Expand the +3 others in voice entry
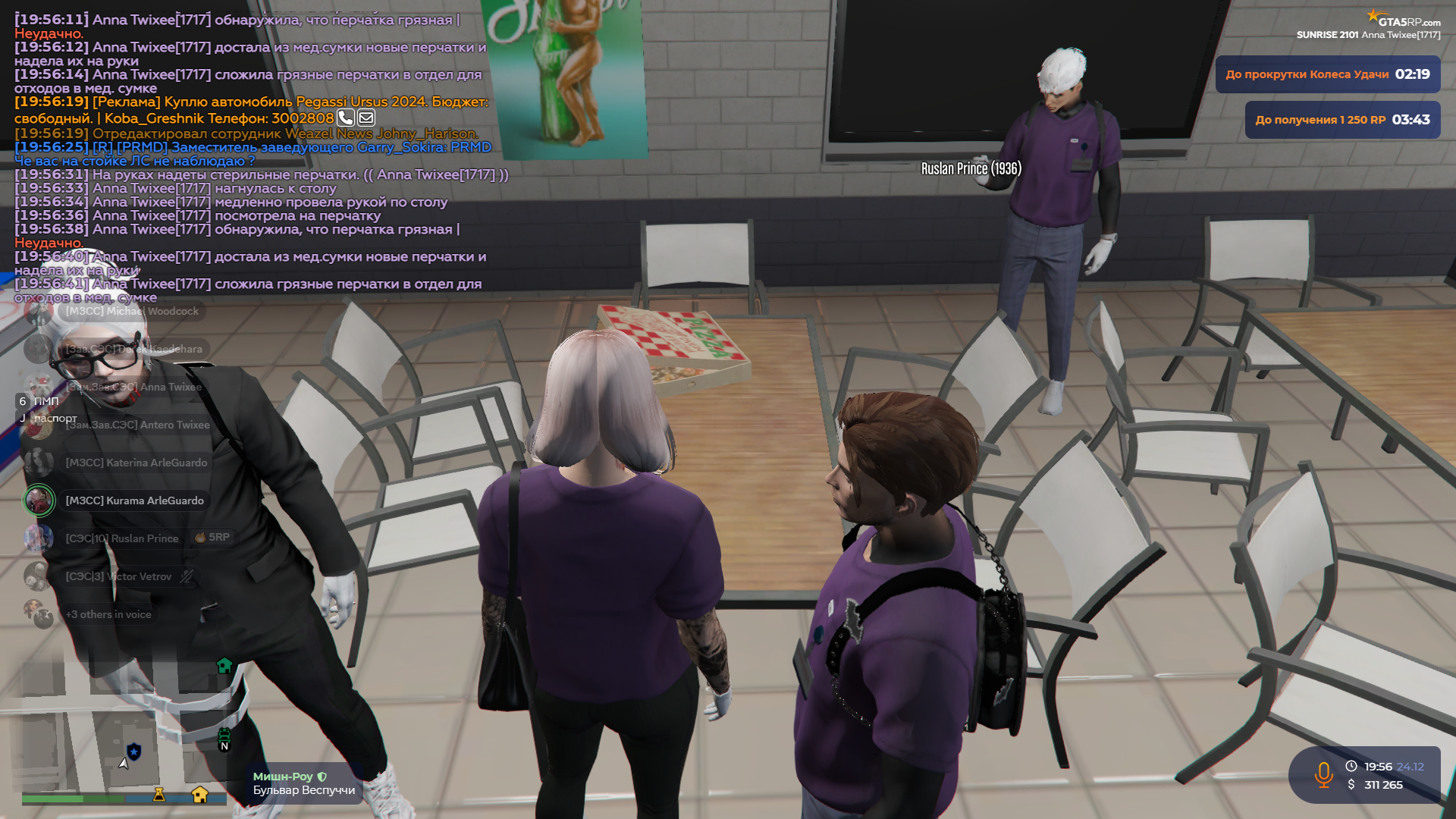This screenshot has width=1456, height=819. pos(108,614)
